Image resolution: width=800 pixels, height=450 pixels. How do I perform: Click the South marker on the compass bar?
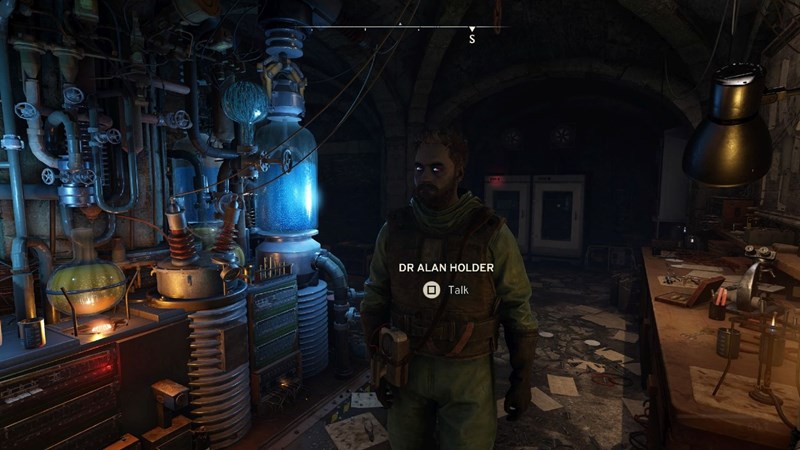point(472,38)
